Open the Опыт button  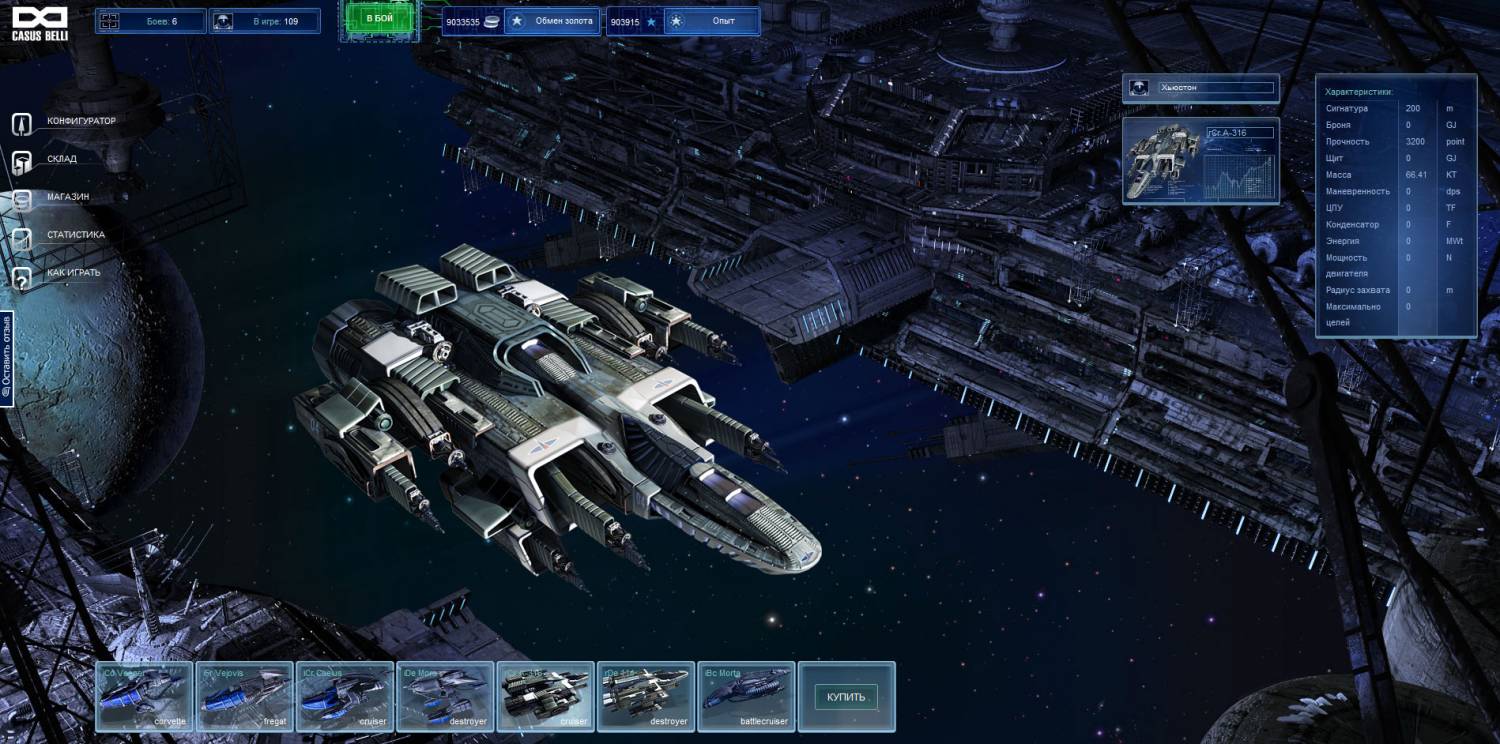pyautogui.click(x=710, y=21)
